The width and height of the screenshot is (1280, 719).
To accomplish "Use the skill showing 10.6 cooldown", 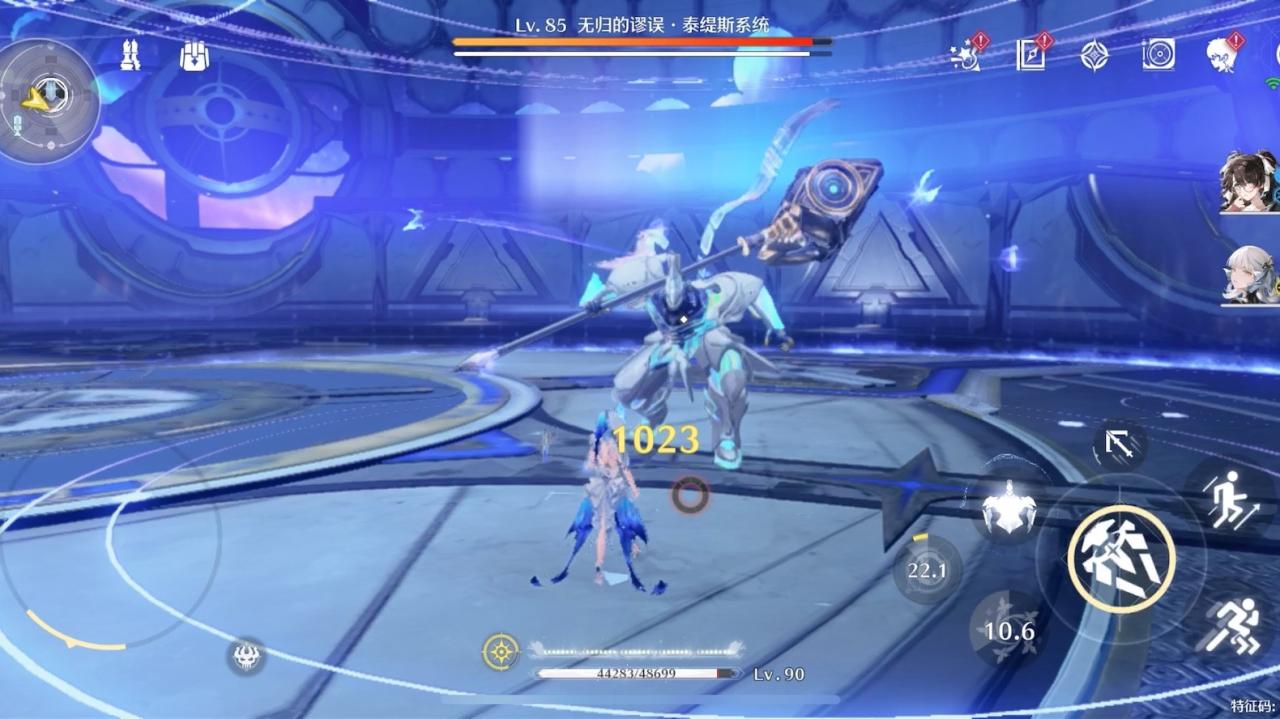I will coord(1008,631).
